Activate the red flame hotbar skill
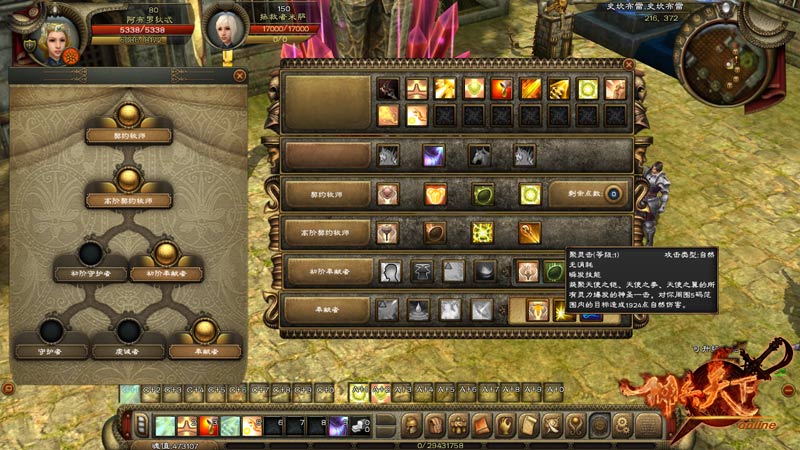This screenshot has width=800, height=450. (x=208, y=425)
